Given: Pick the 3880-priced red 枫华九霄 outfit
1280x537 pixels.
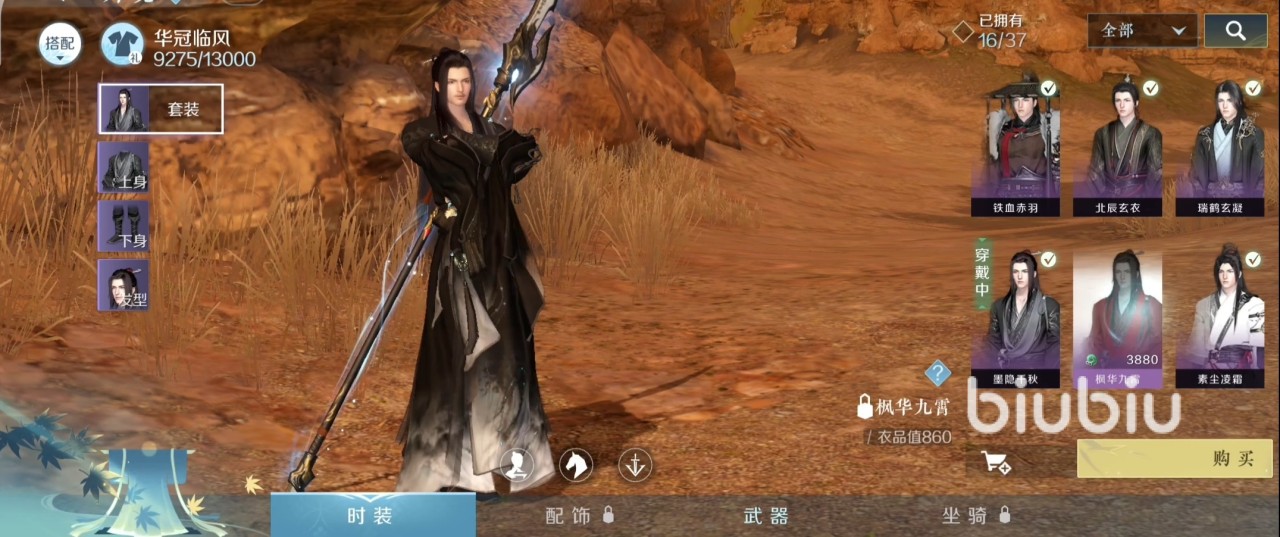Looking at the screenshot, I should pyautogui.click(x=1118, y=312).
